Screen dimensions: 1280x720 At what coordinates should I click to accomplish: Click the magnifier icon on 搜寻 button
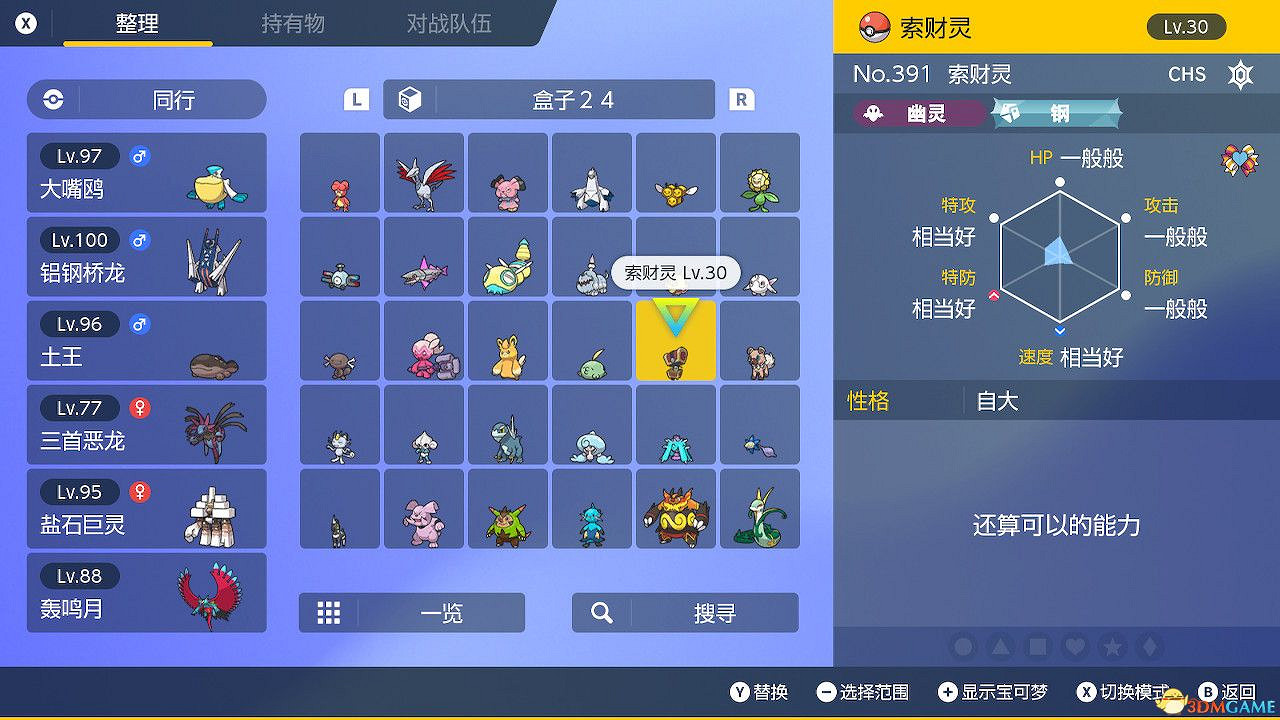601,613
